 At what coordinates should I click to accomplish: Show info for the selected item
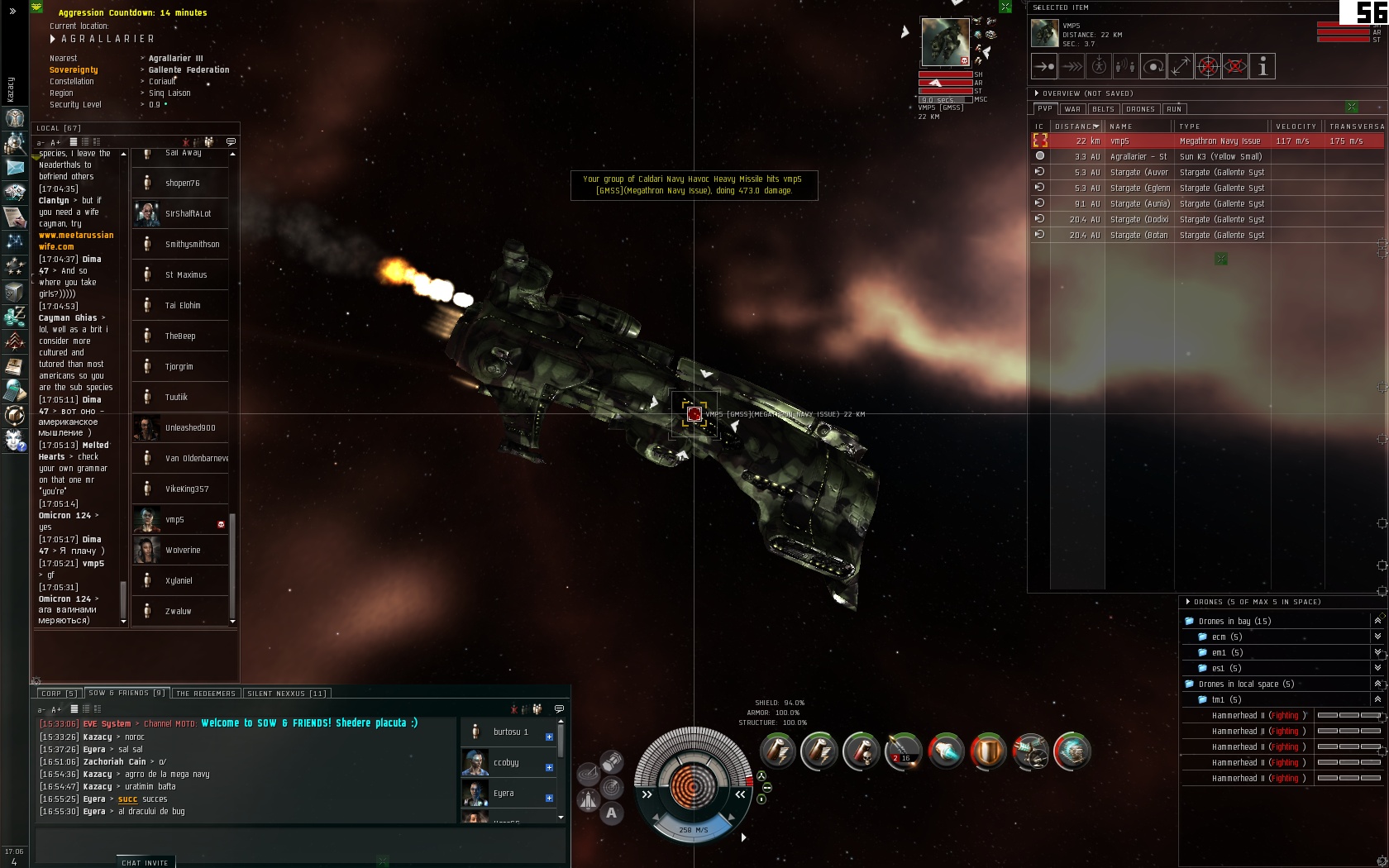1263,66
